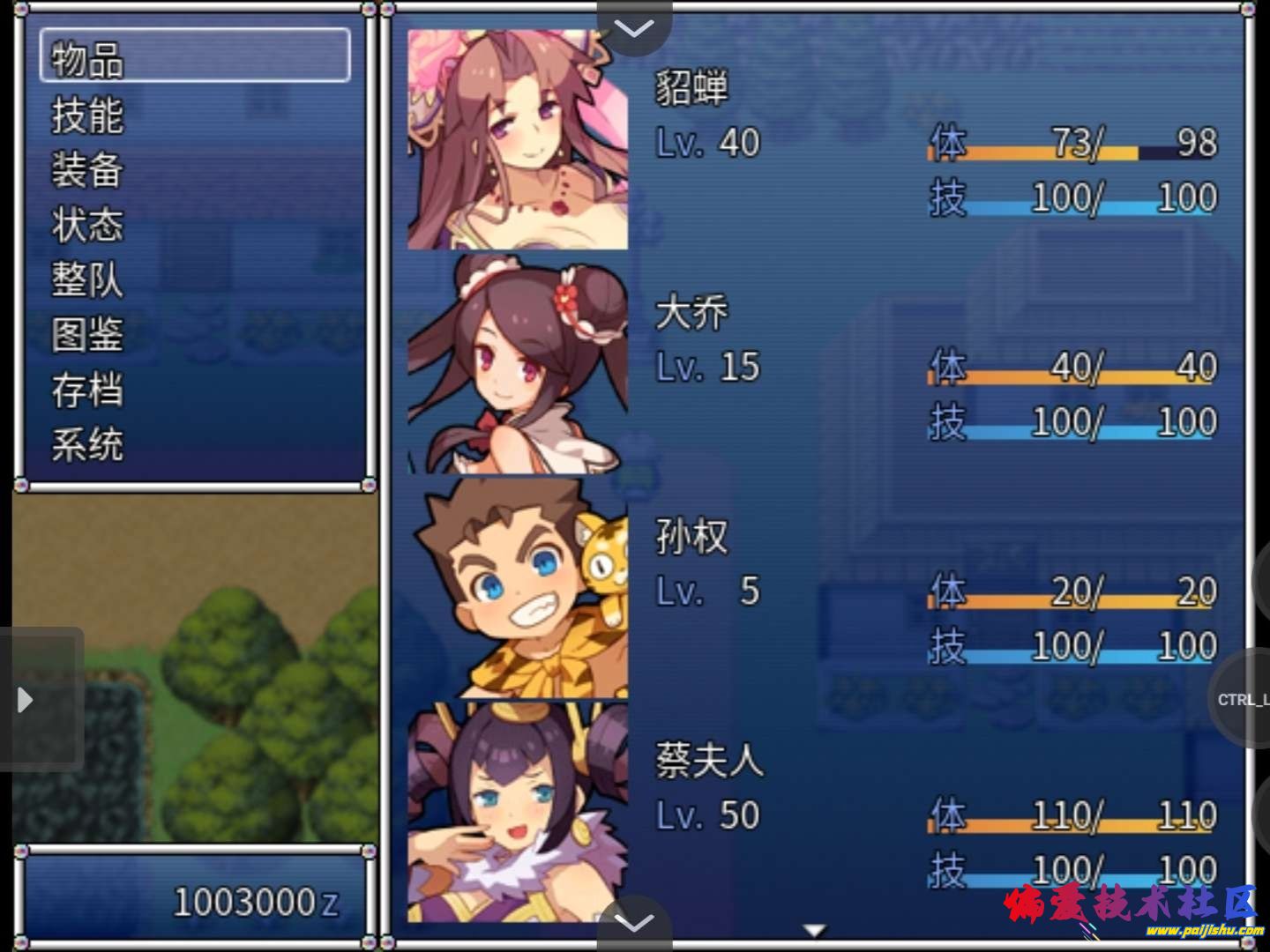Tap the top chevron dropdown tab
1270x952 pixels.
634,28
